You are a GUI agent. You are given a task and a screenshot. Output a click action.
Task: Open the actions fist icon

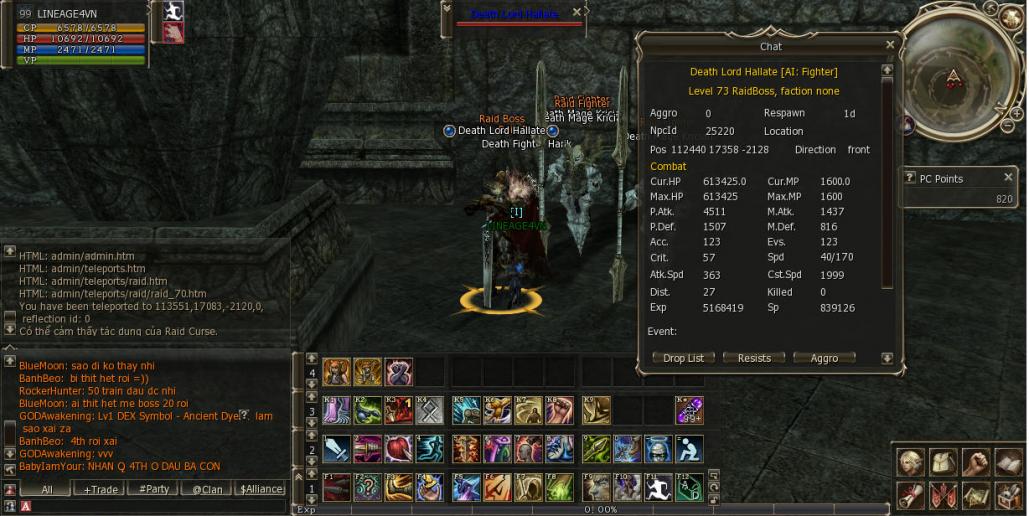click(976, 463)
